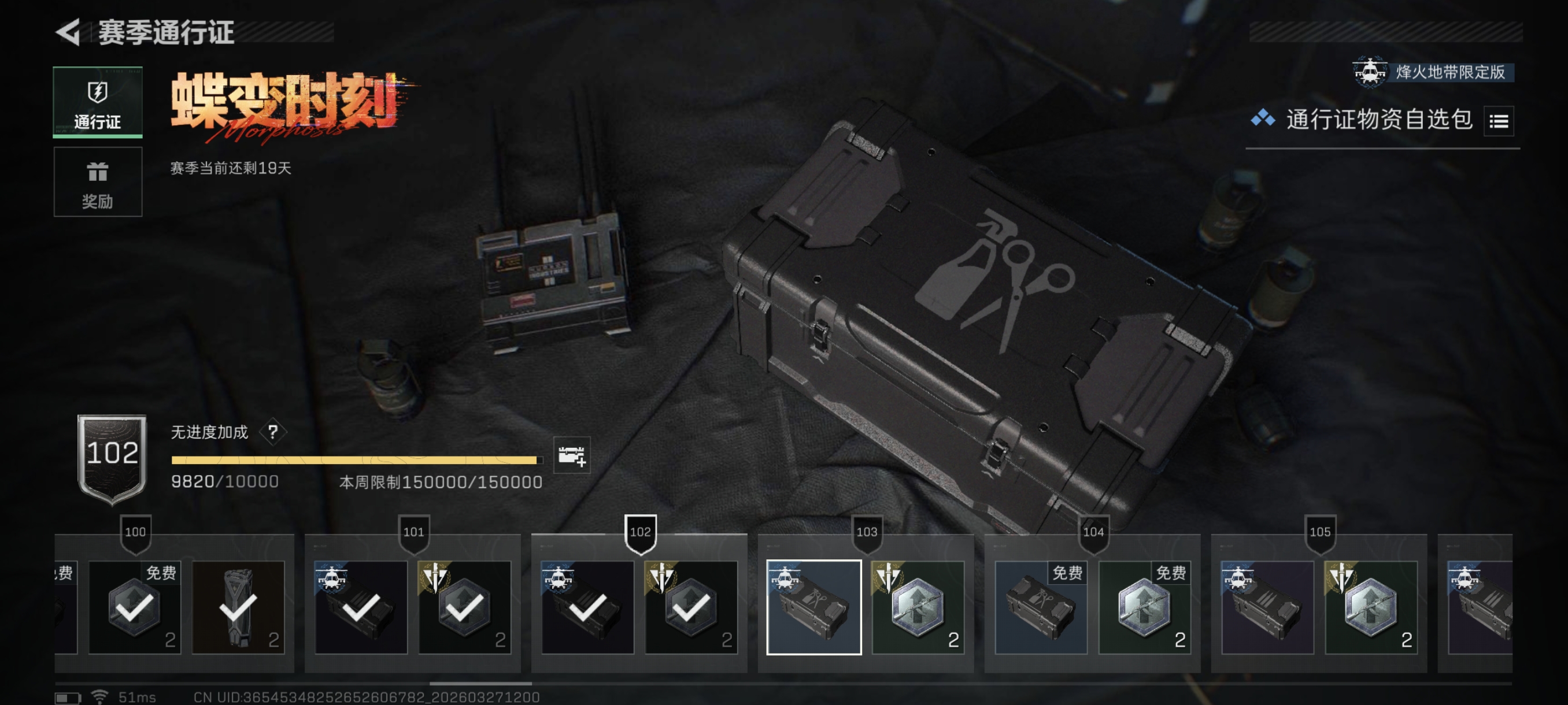The image size is (1568, 705).
Task: Open the 奖励 rewards tab
Action: (x=97, y=182)
